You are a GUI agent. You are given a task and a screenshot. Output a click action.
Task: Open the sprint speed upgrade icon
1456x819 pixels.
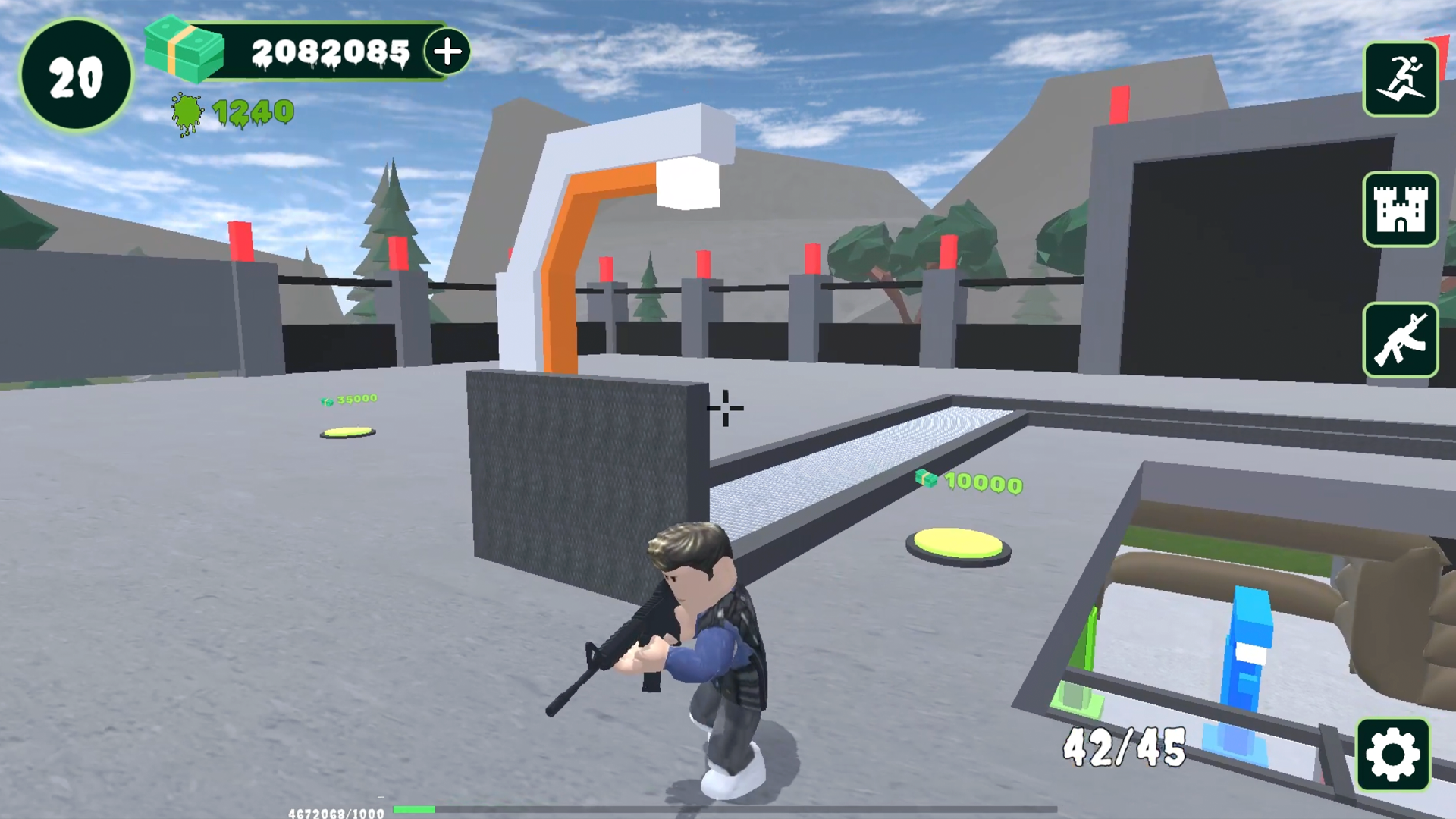point(1401,80)
